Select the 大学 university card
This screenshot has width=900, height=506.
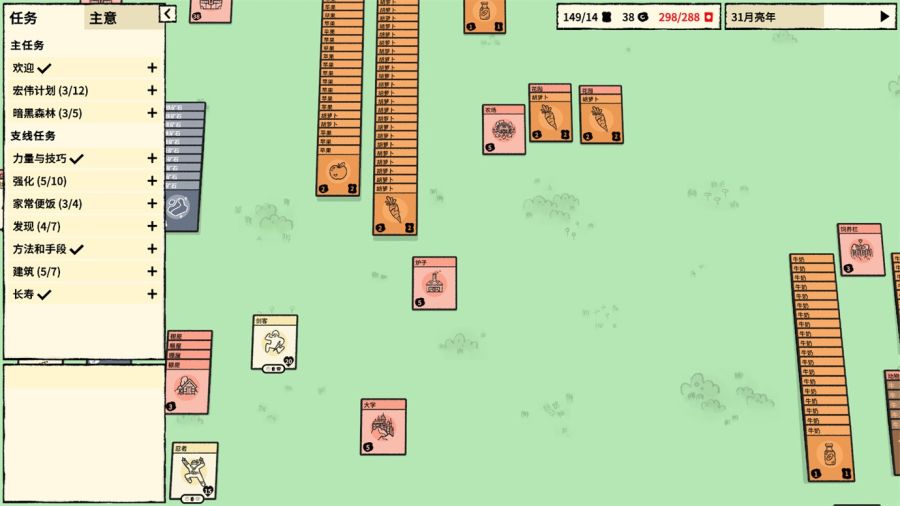[383, 428]
